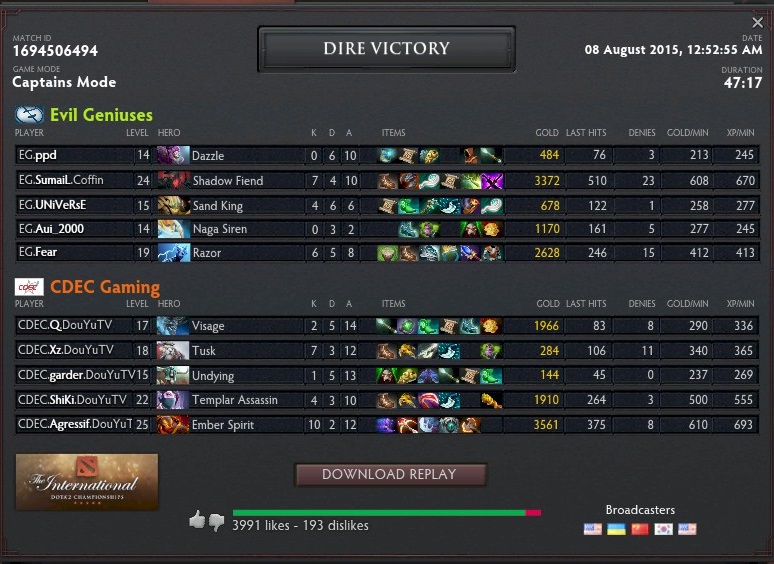Give the match a thumbs up
This screenshot has width=774, height=564.
(x=197, y=520)
